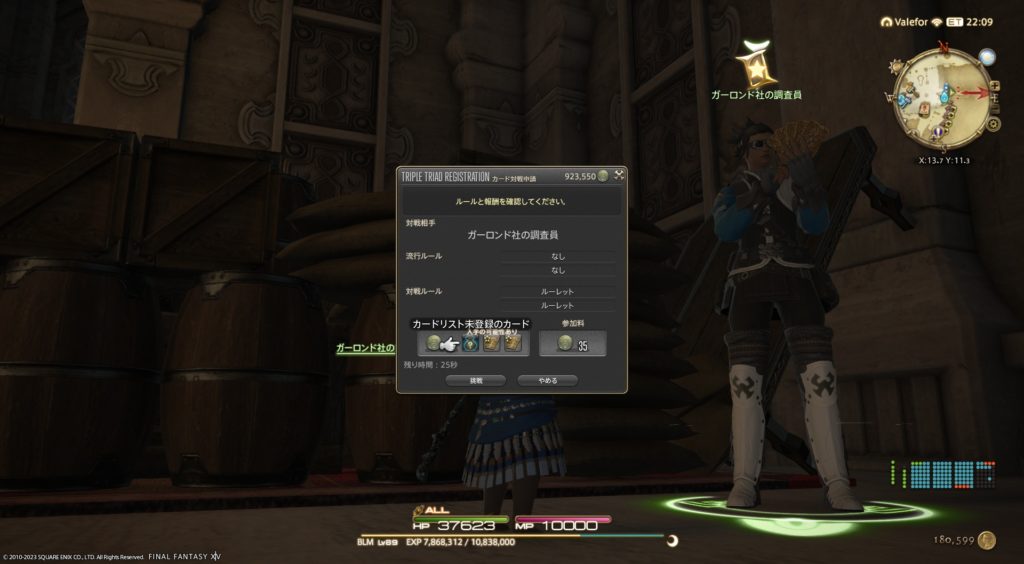Click the gil coin icon at bottom right

pyautogui.click(x=987, y=540)
